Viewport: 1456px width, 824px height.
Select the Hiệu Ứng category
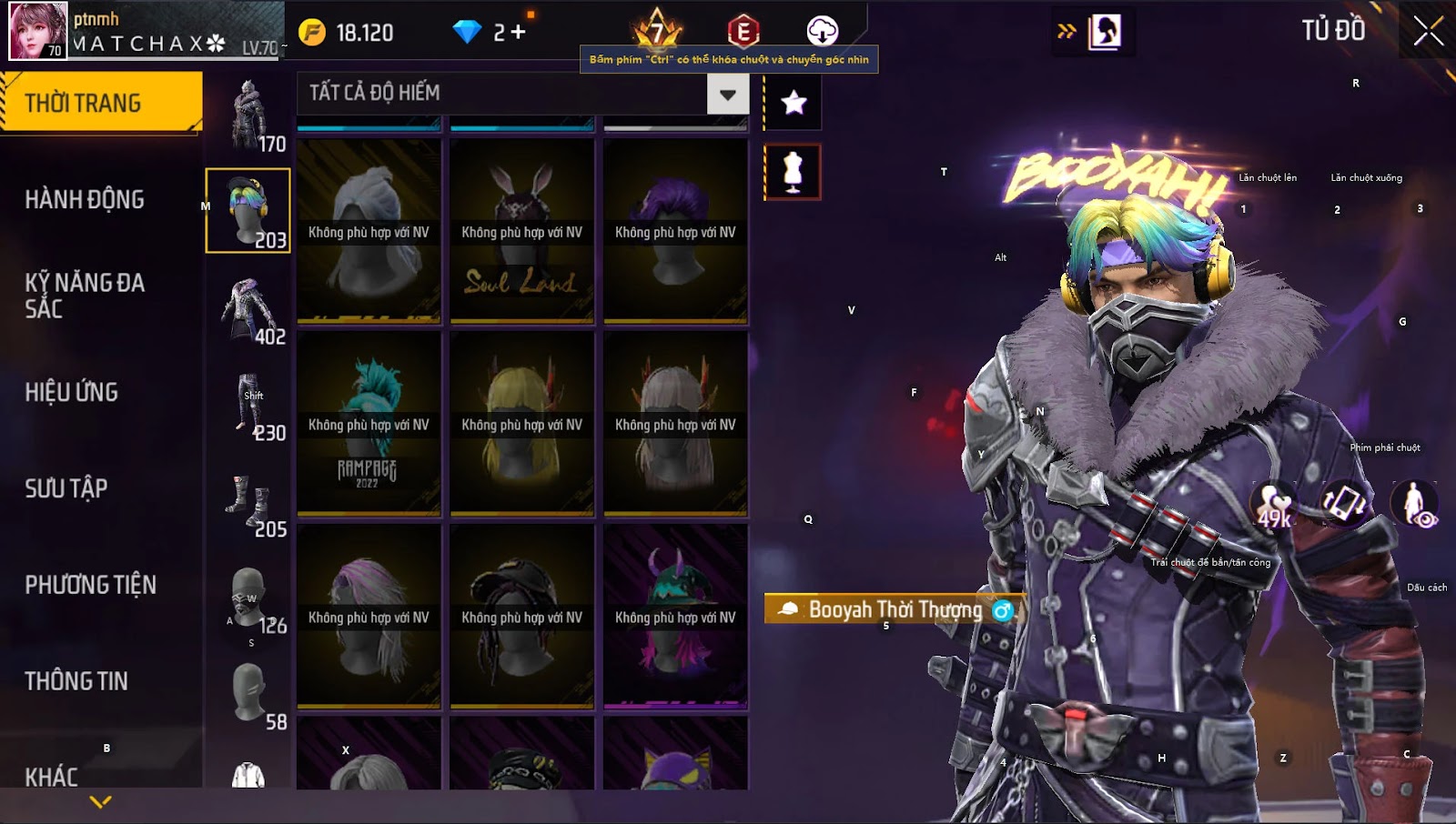pos(72,392)
